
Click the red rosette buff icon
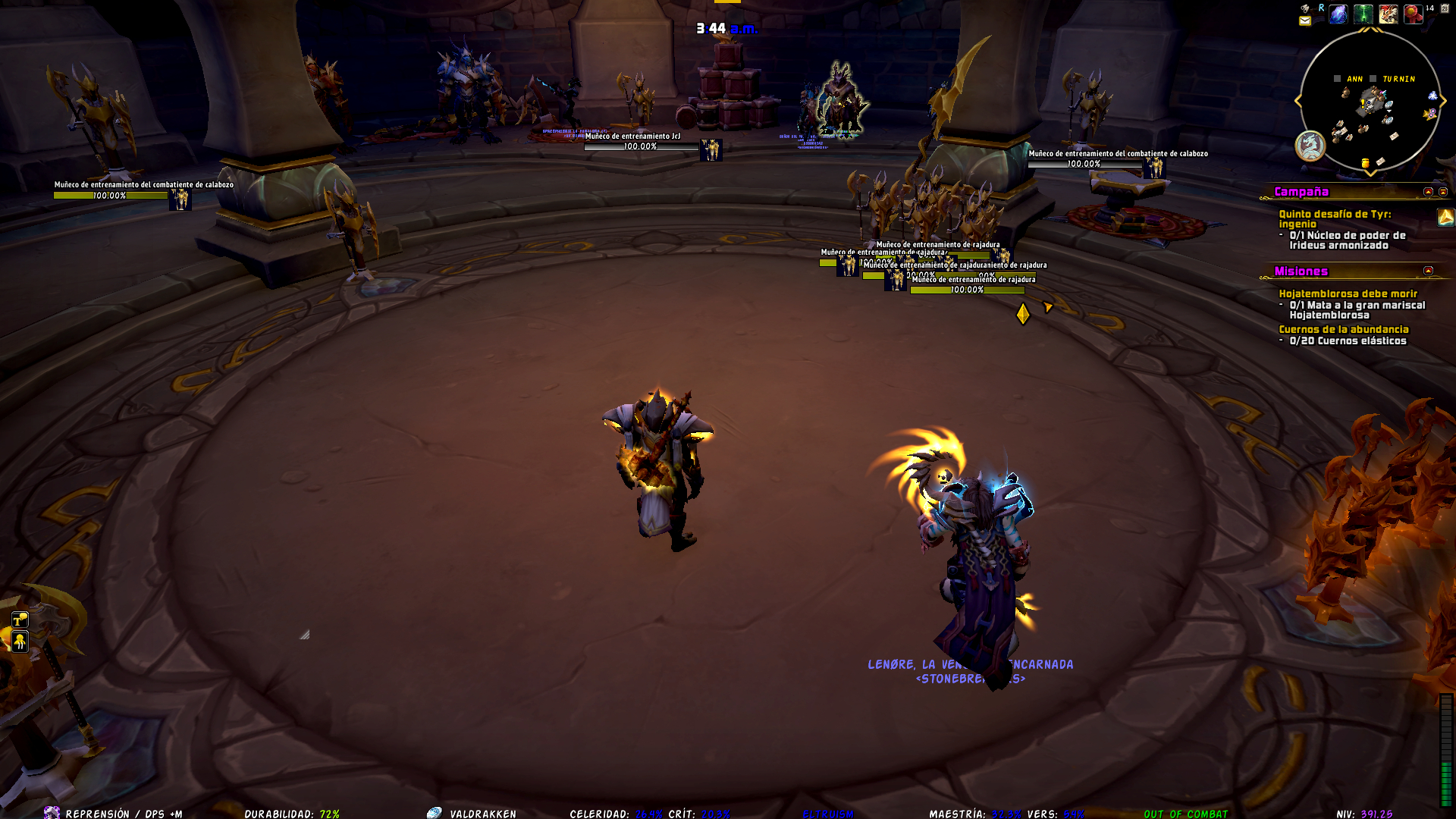pos(1413,14)
